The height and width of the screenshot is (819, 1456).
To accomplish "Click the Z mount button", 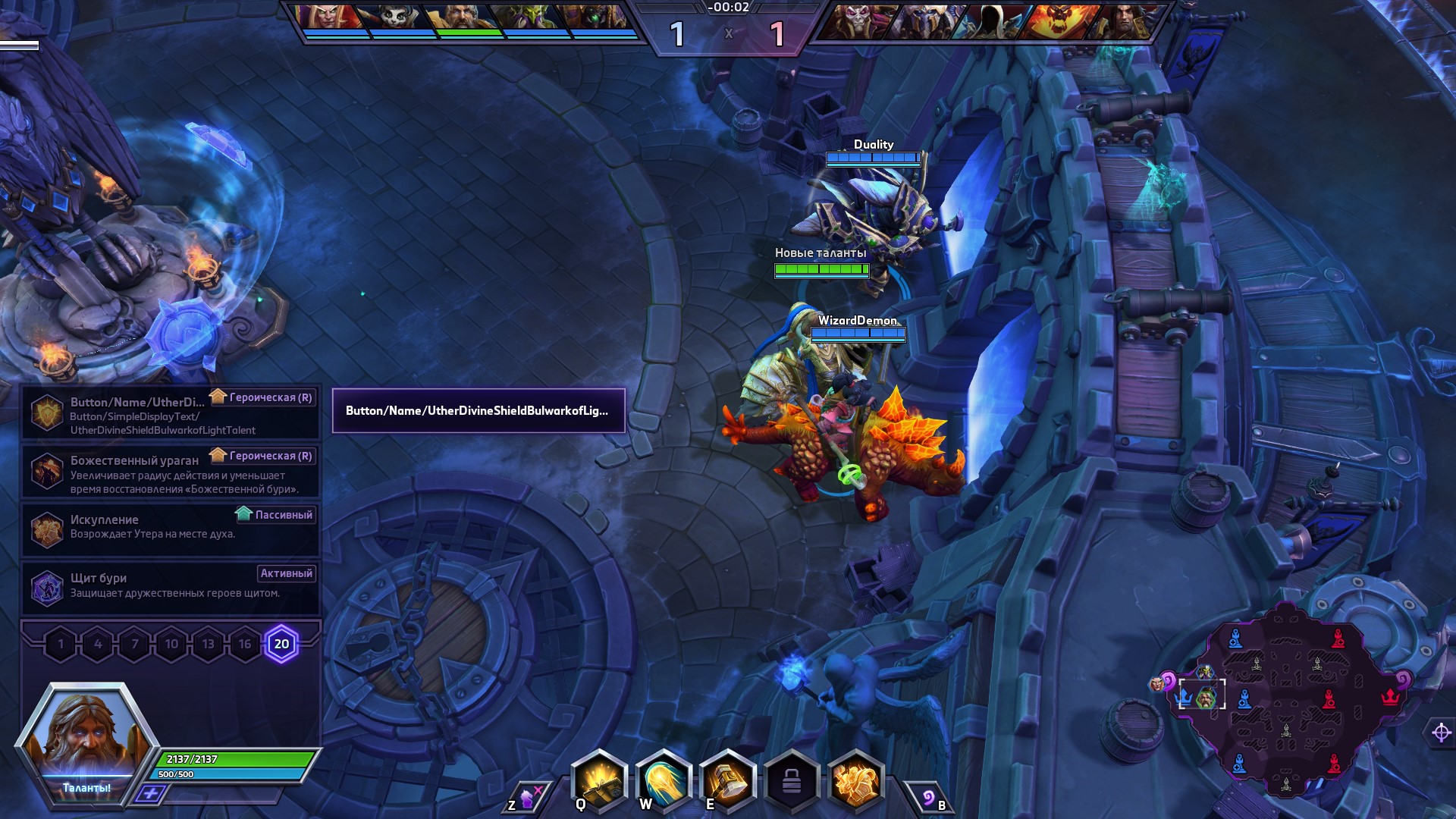I will click(x=526, y=797).
